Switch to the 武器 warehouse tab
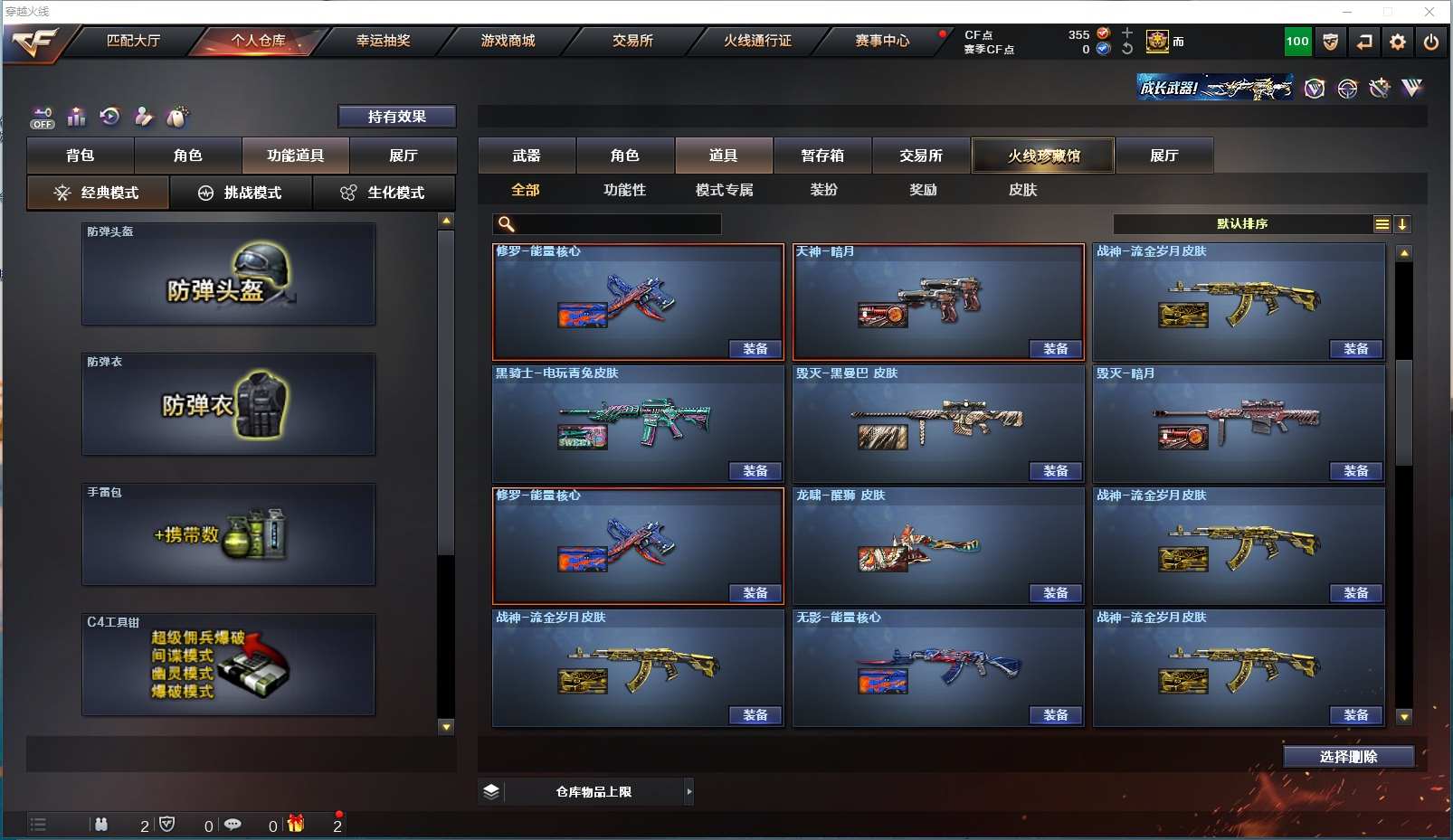Screen dimensions: 1453x840 click(527, 156)
